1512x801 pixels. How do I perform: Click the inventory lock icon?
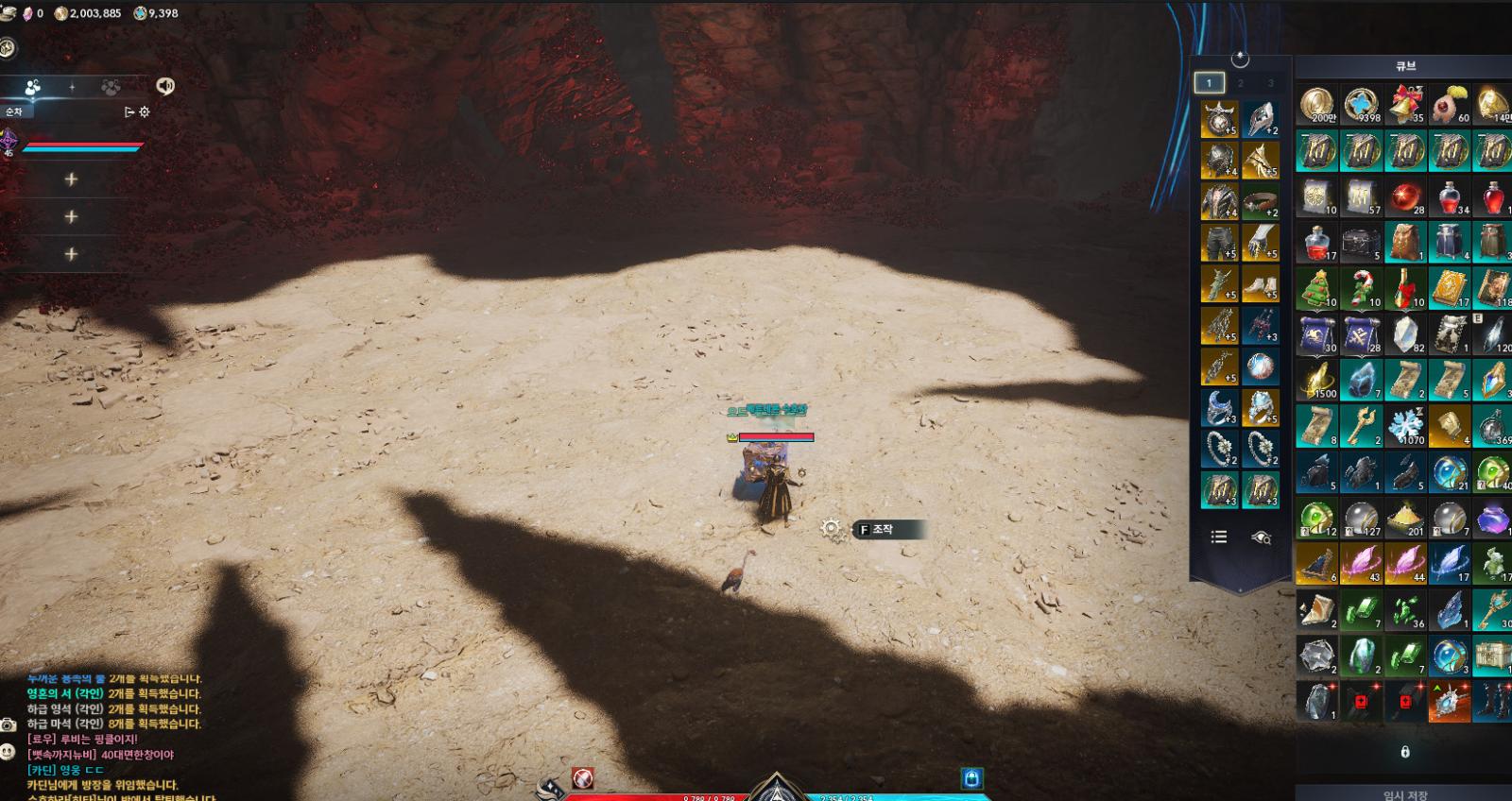point(1404,752)
